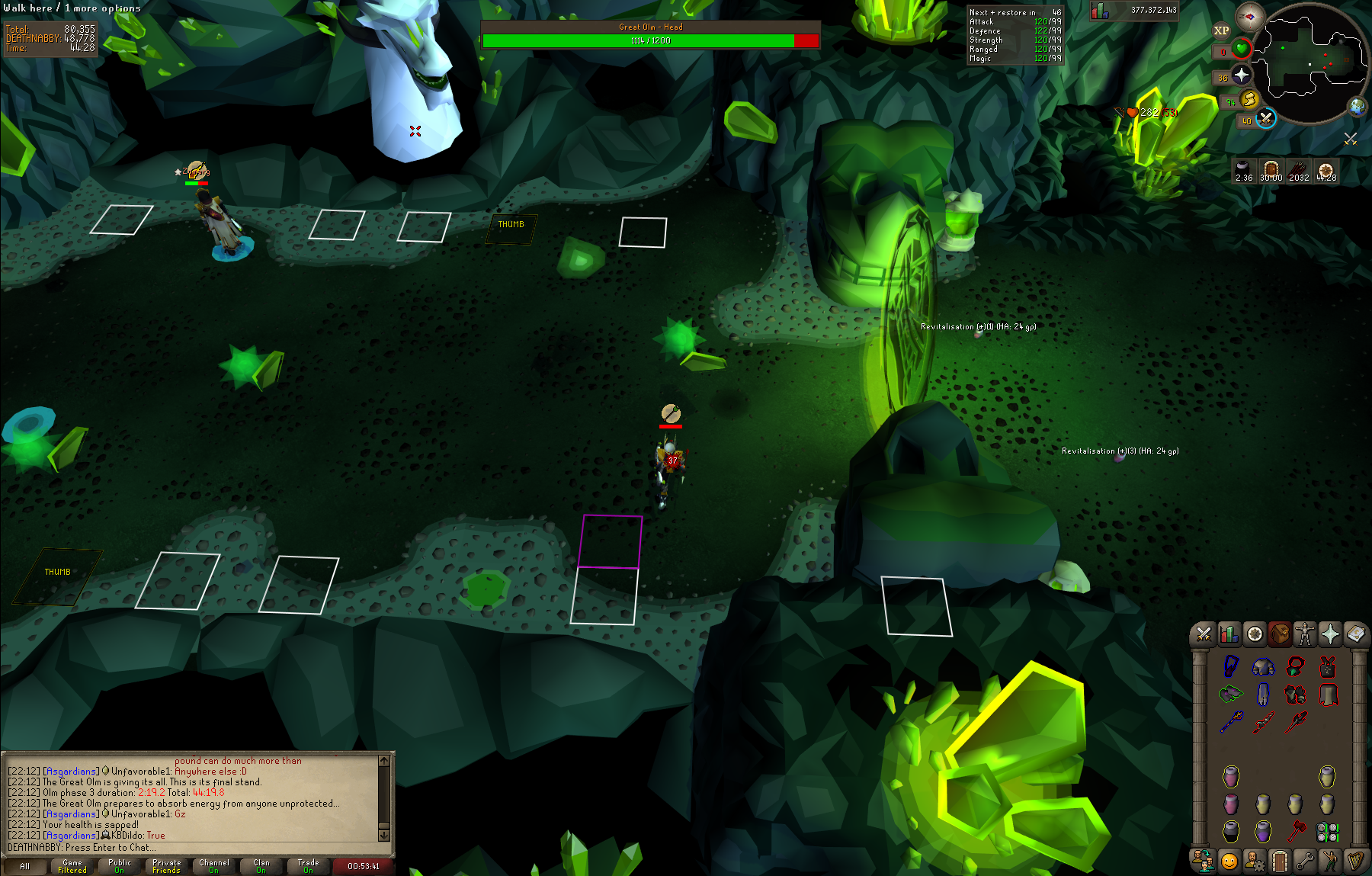Toggle the Game chat filter
Screen dimensions: 1372x876
pyautogui.click(x=72, y=866)
